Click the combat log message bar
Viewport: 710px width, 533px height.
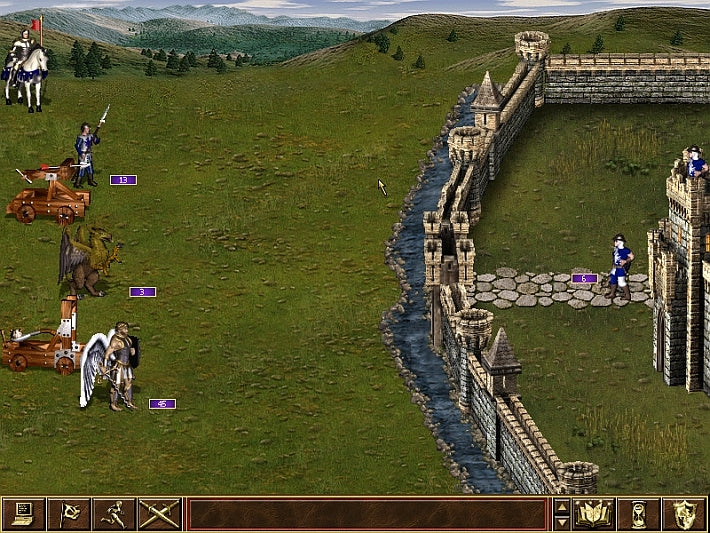367,514
